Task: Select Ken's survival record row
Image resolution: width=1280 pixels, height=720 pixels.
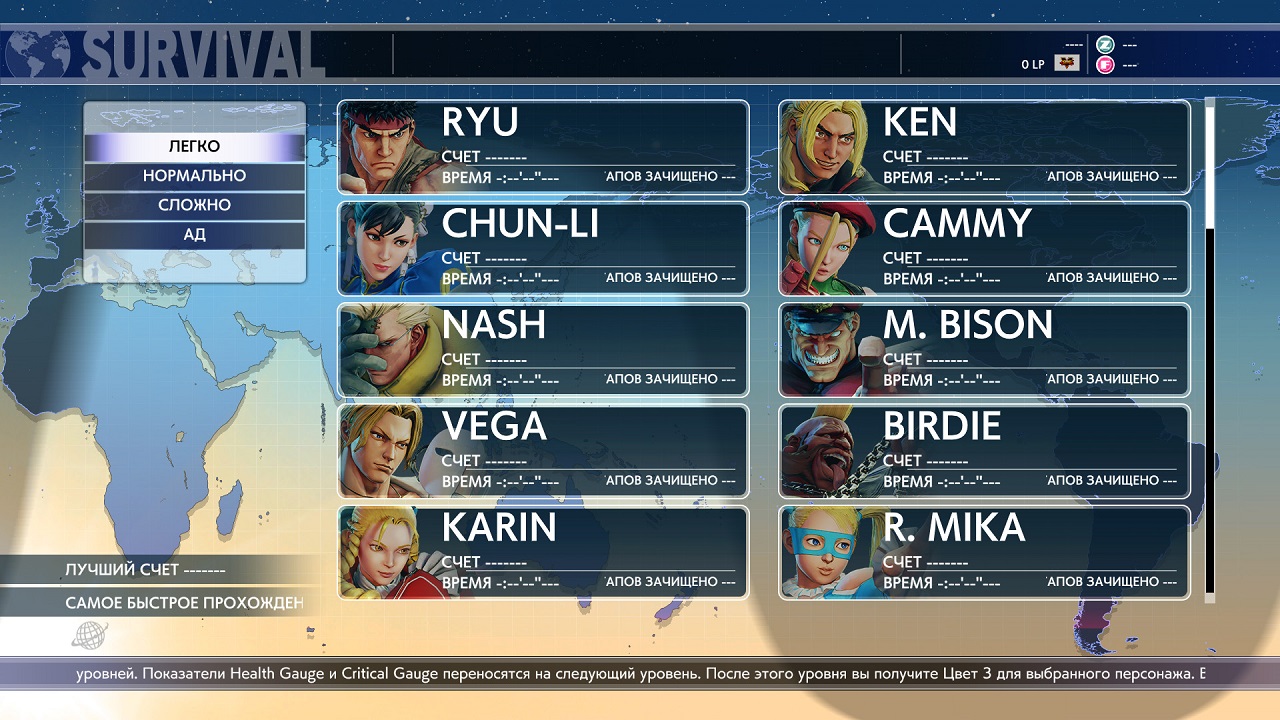Action: (x=984, y=147)
